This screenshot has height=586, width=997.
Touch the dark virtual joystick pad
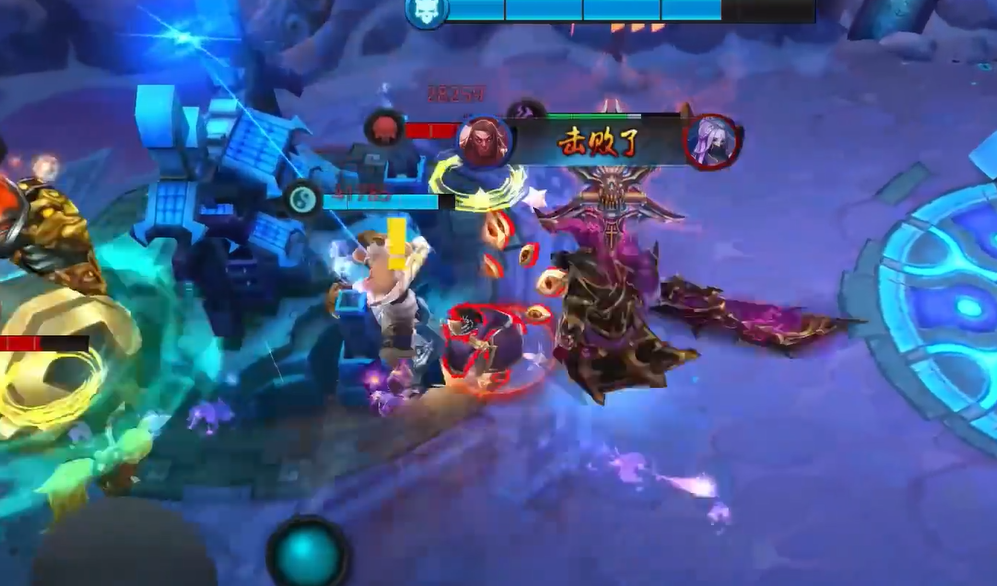(x=125, y=552)
